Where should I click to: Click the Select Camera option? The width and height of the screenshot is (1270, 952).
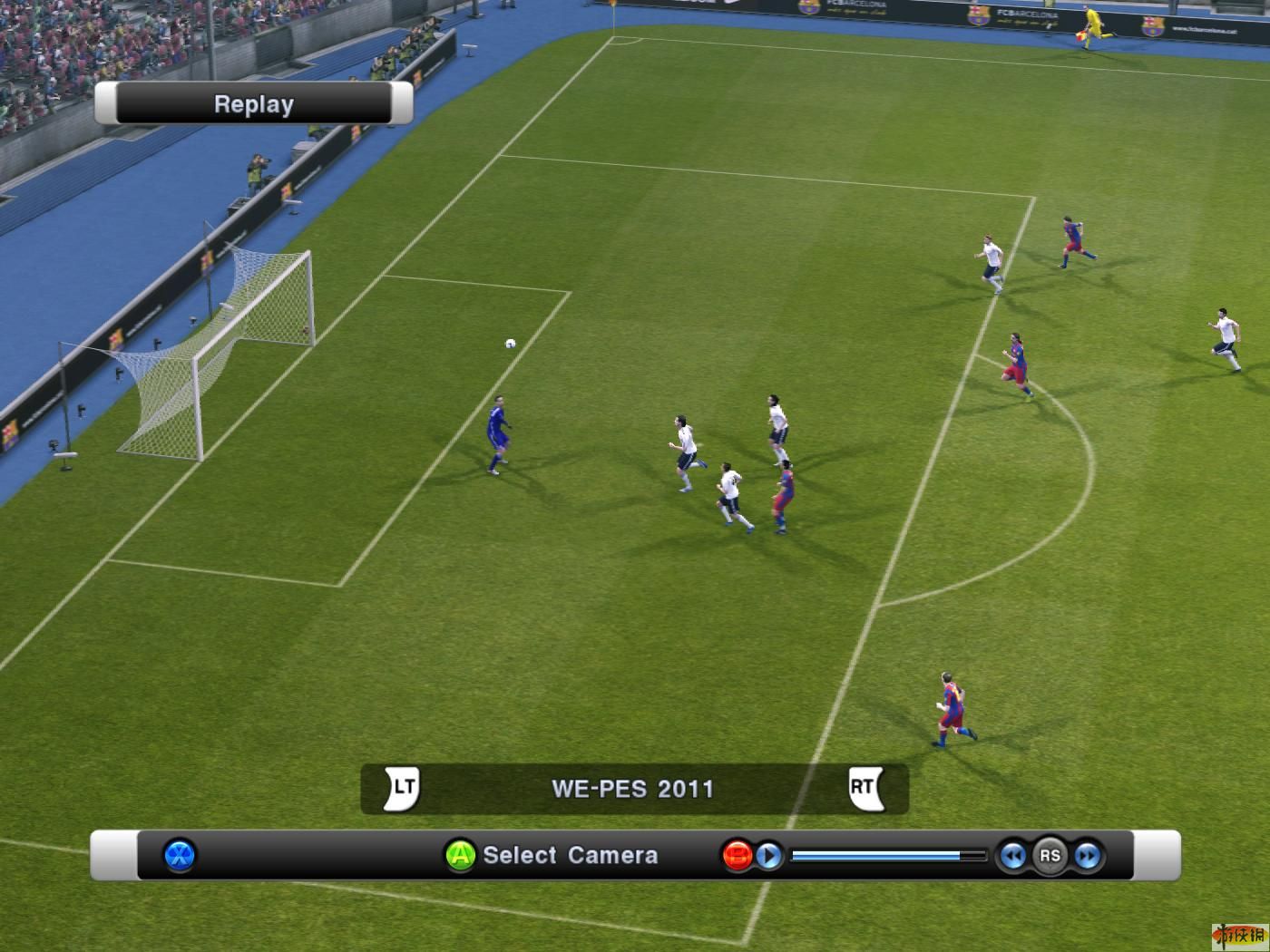[569, 855]
